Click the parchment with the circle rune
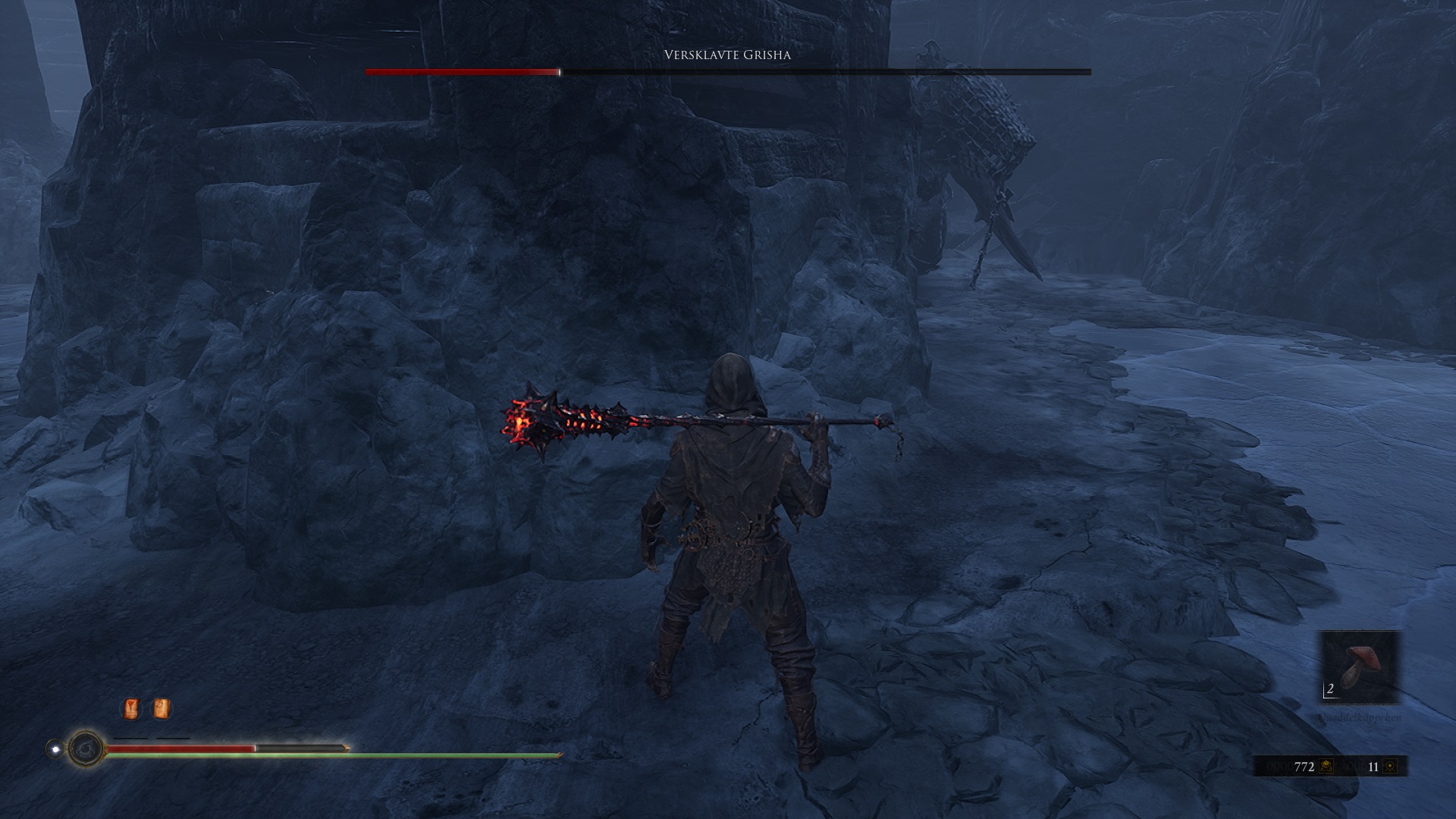Viewport: 1456px width, 819px height. (161, 709)
